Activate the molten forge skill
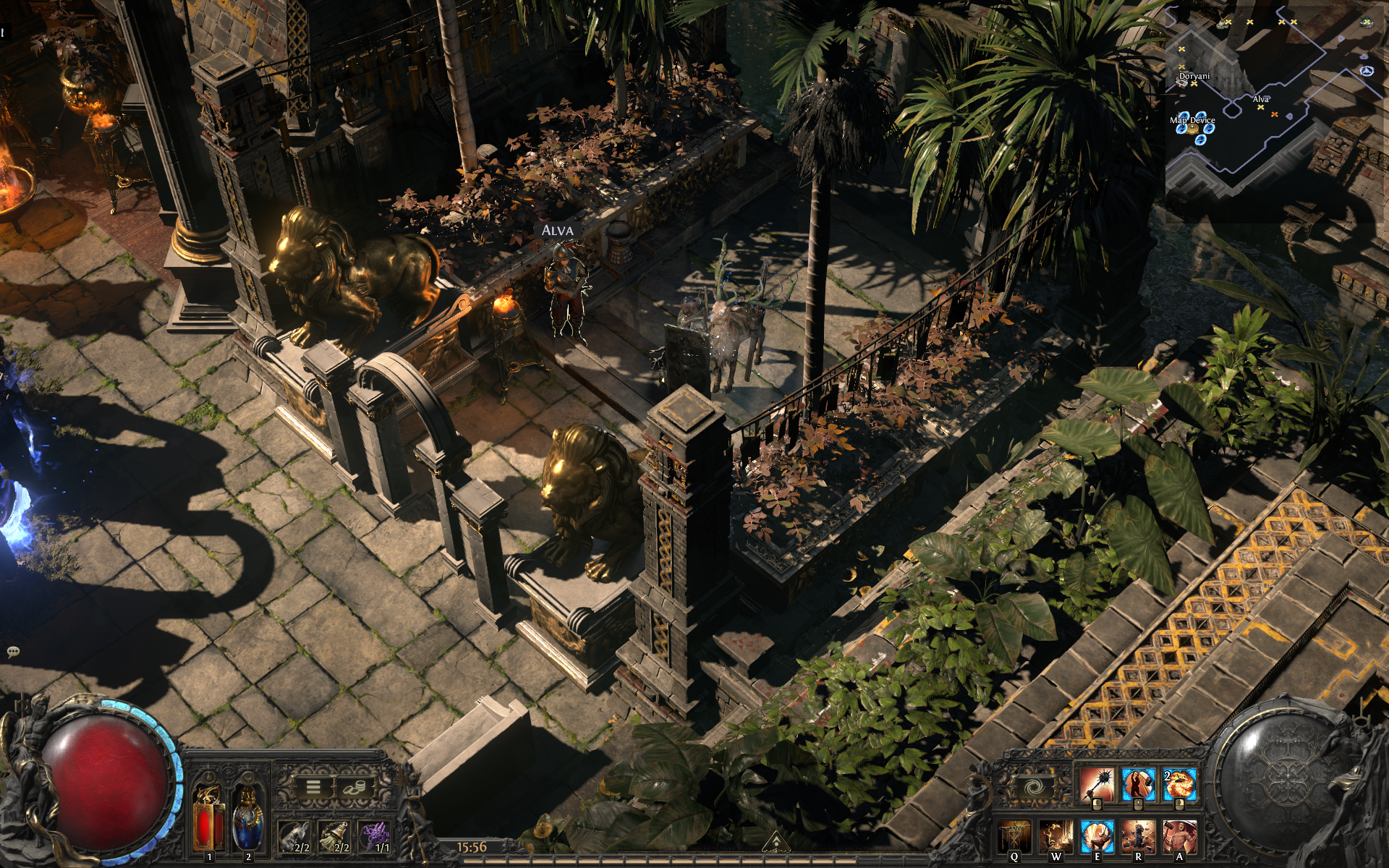The image size is (1389, 868). [x=1055, y=837]
